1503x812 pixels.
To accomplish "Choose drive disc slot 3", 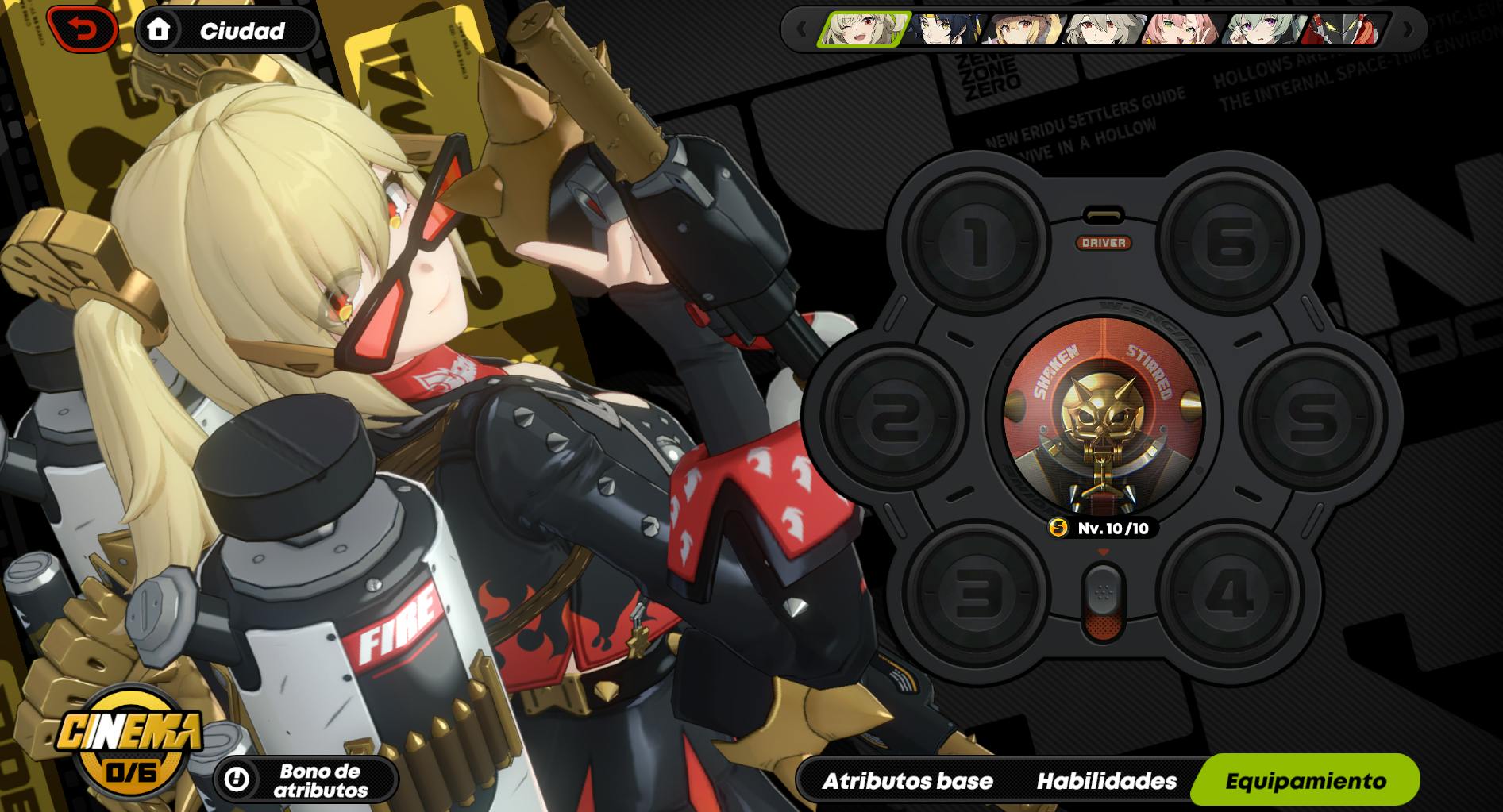I will pos(977,593).
